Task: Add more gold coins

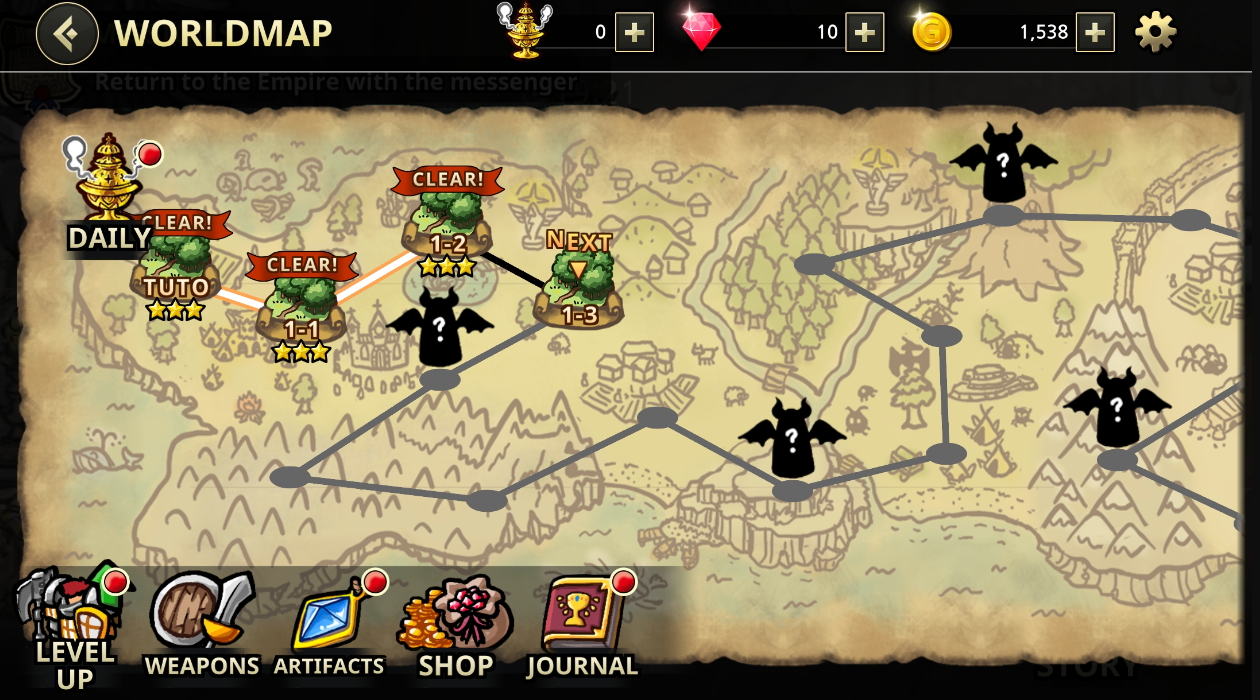Action: tap(1095, 33)
